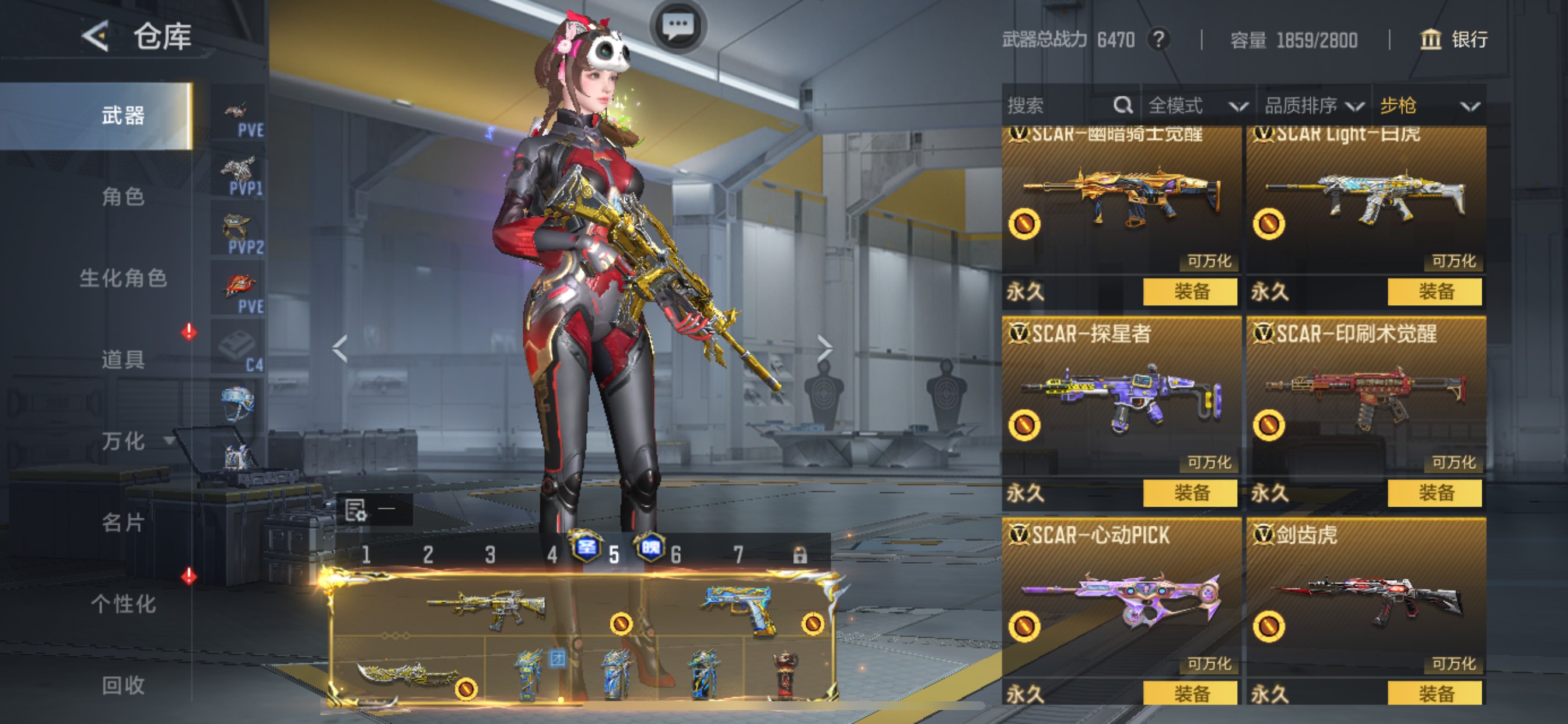
Task: Go back from the 仓库 screen
Action: (x=96, y=37)
